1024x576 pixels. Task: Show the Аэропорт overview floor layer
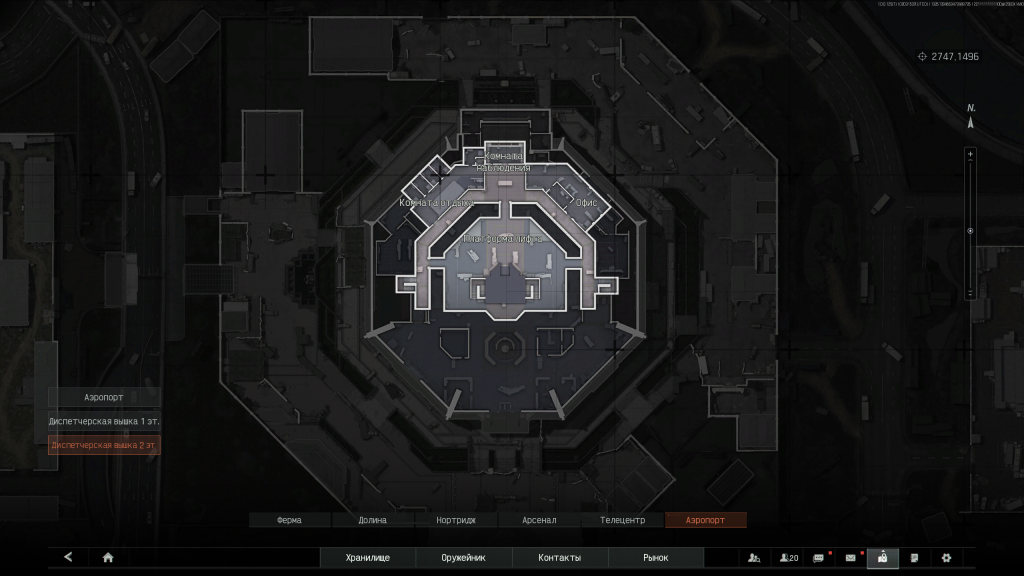point(104,397)
